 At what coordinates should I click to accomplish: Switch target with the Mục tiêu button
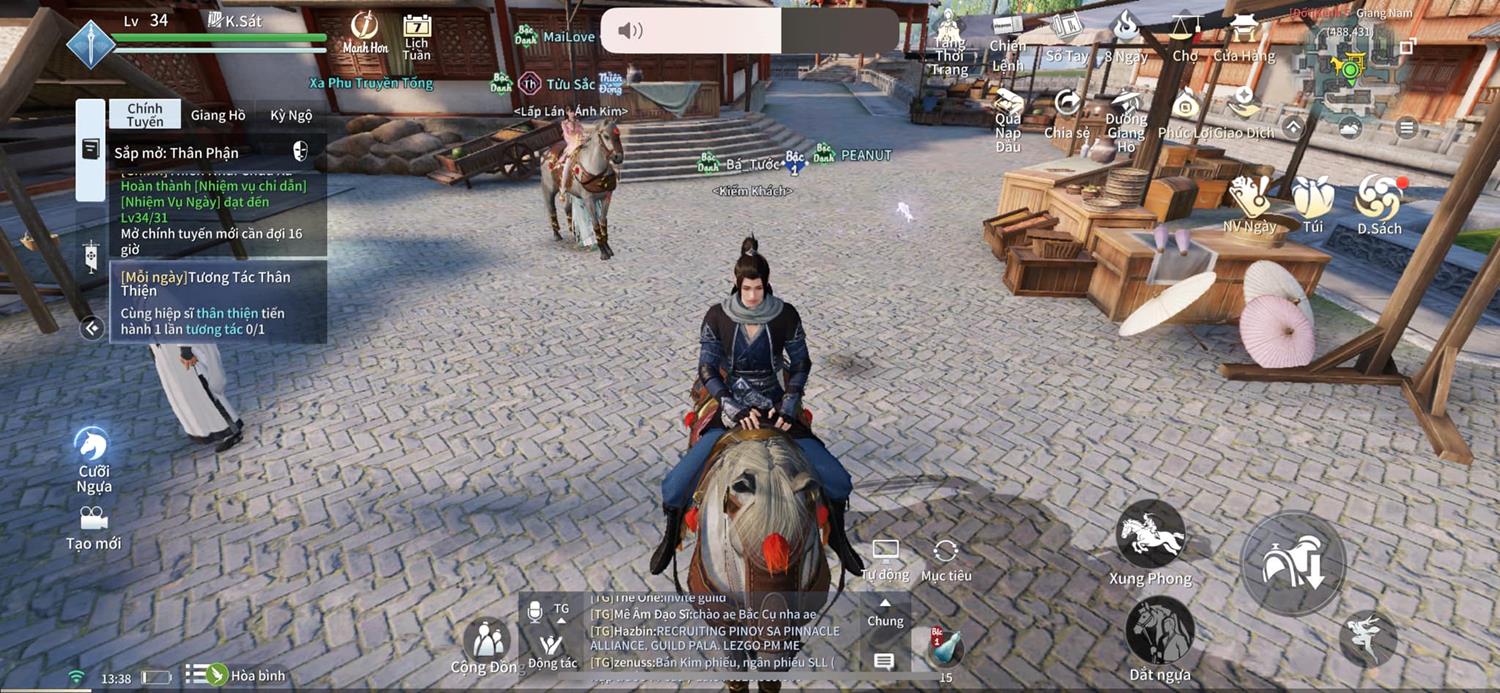tap(946, 558)
